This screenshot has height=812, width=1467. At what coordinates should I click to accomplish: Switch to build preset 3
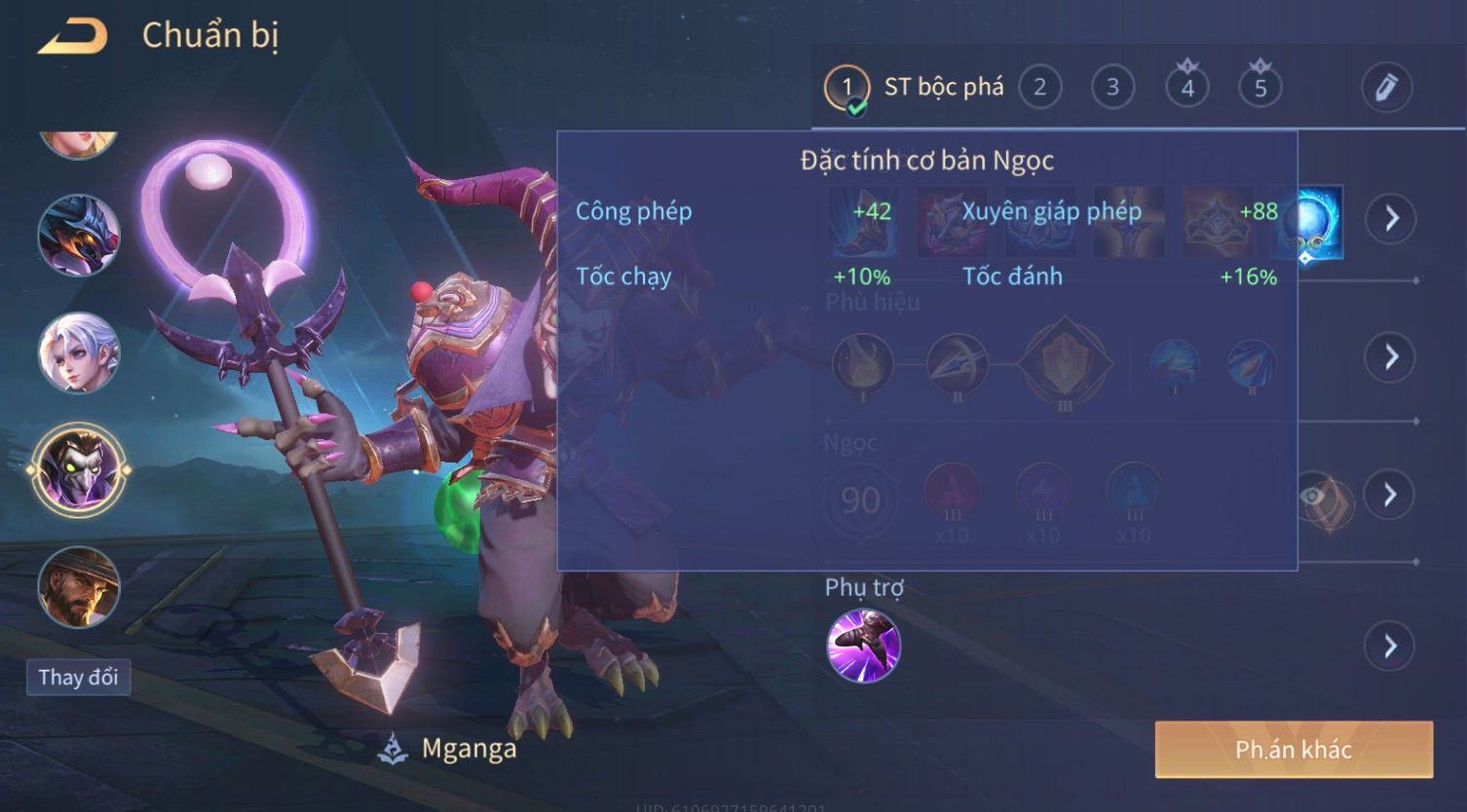[1112, 88]
